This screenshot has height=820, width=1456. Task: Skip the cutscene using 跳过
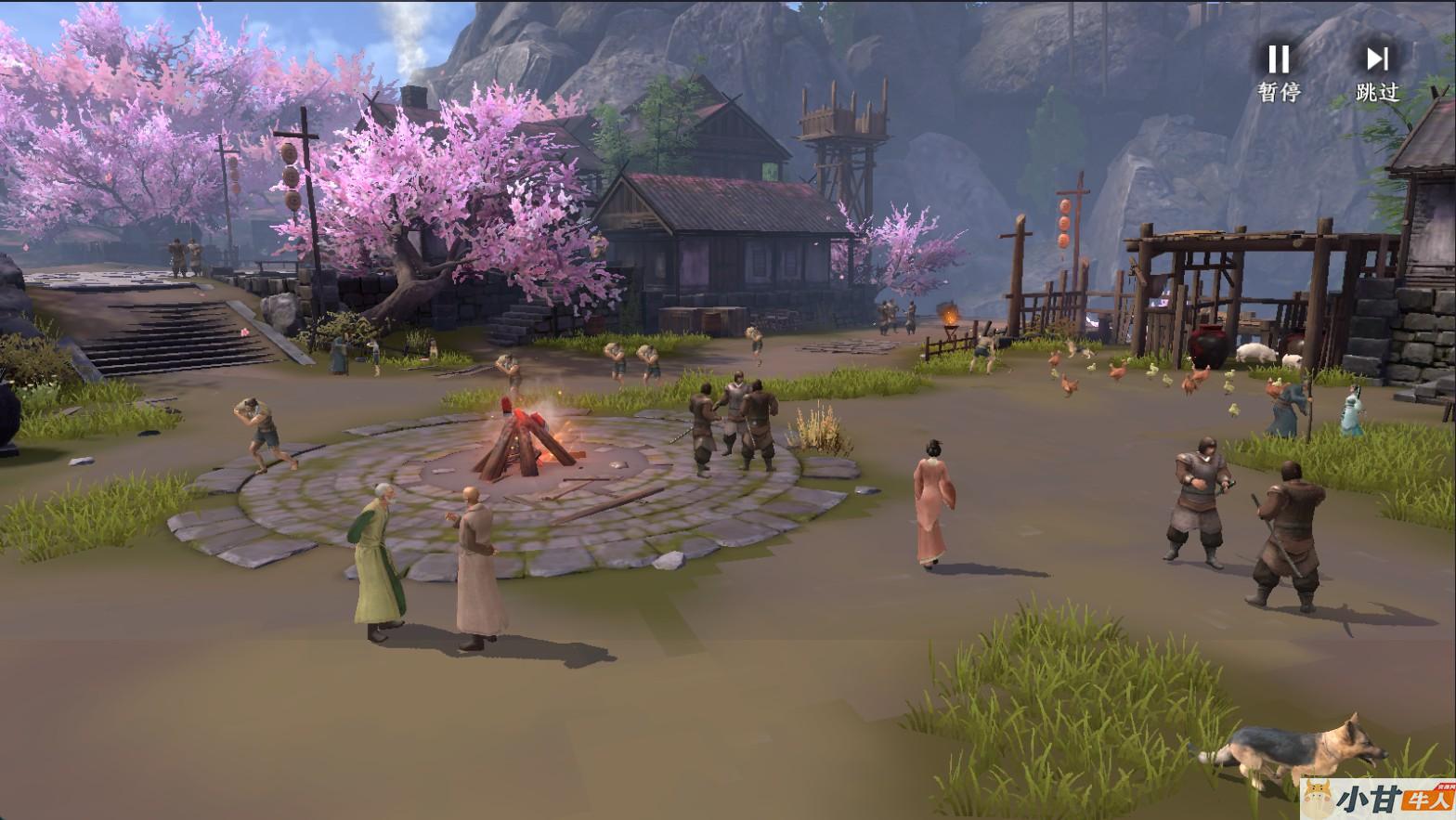tap(1377, 71)
